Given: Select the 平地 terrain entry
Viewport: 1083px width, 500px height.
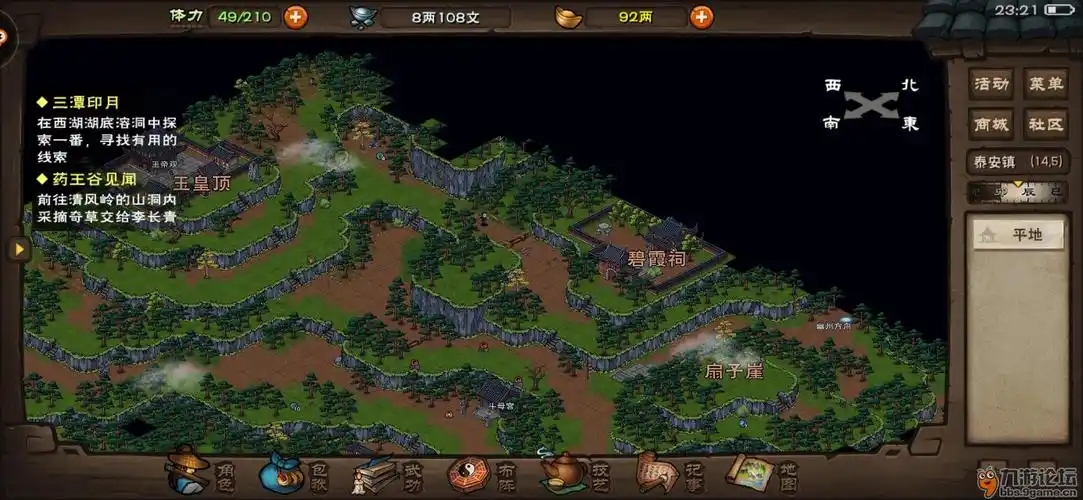Looking at the screenshot, I should click(x=1017, y=235).
